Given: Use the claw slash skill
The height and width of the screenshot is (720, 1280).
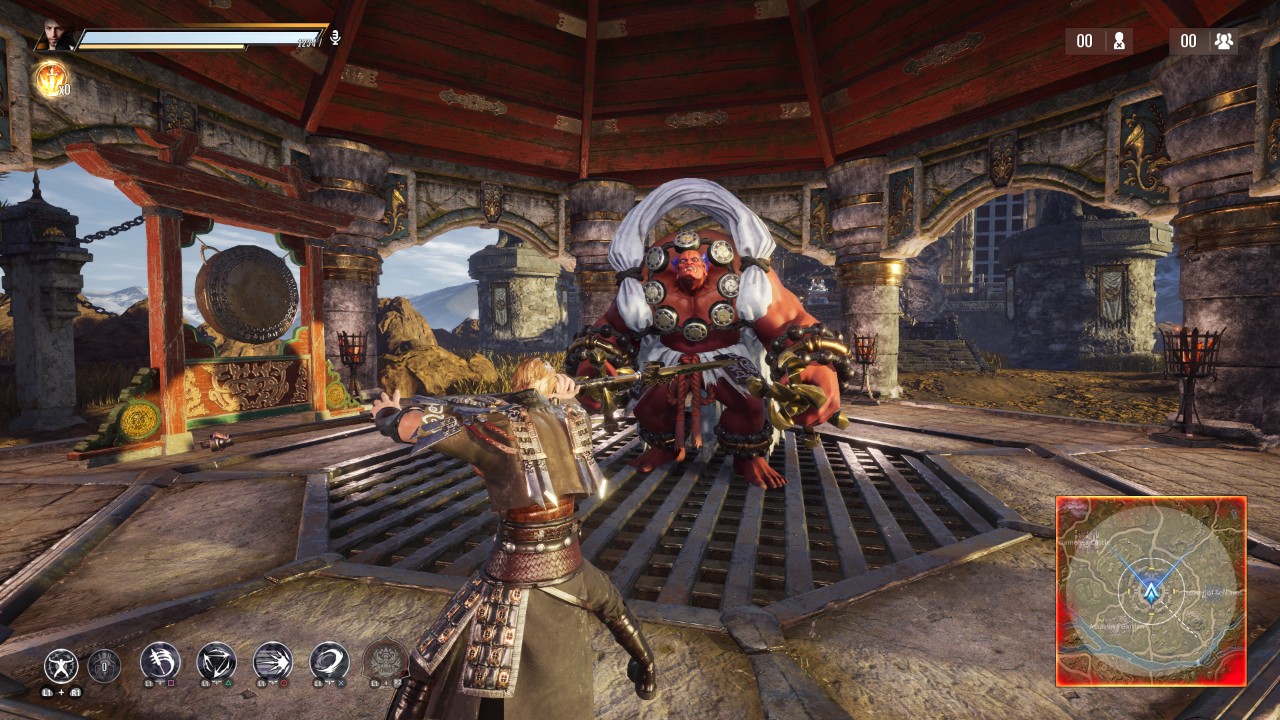Looking at the screenshot, I should (160, 661).
